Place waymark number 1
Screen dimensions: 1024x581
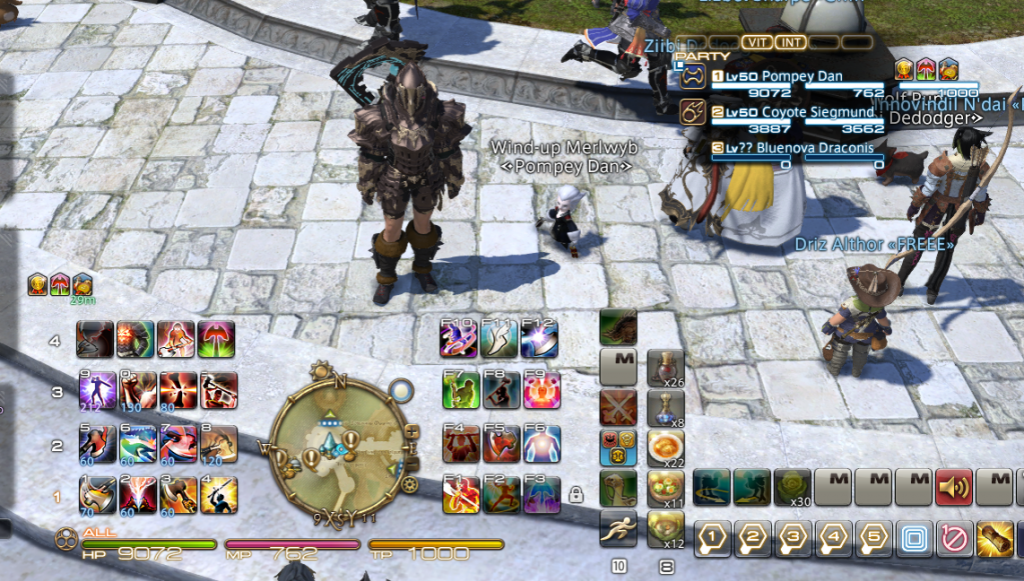coord(712,540)
